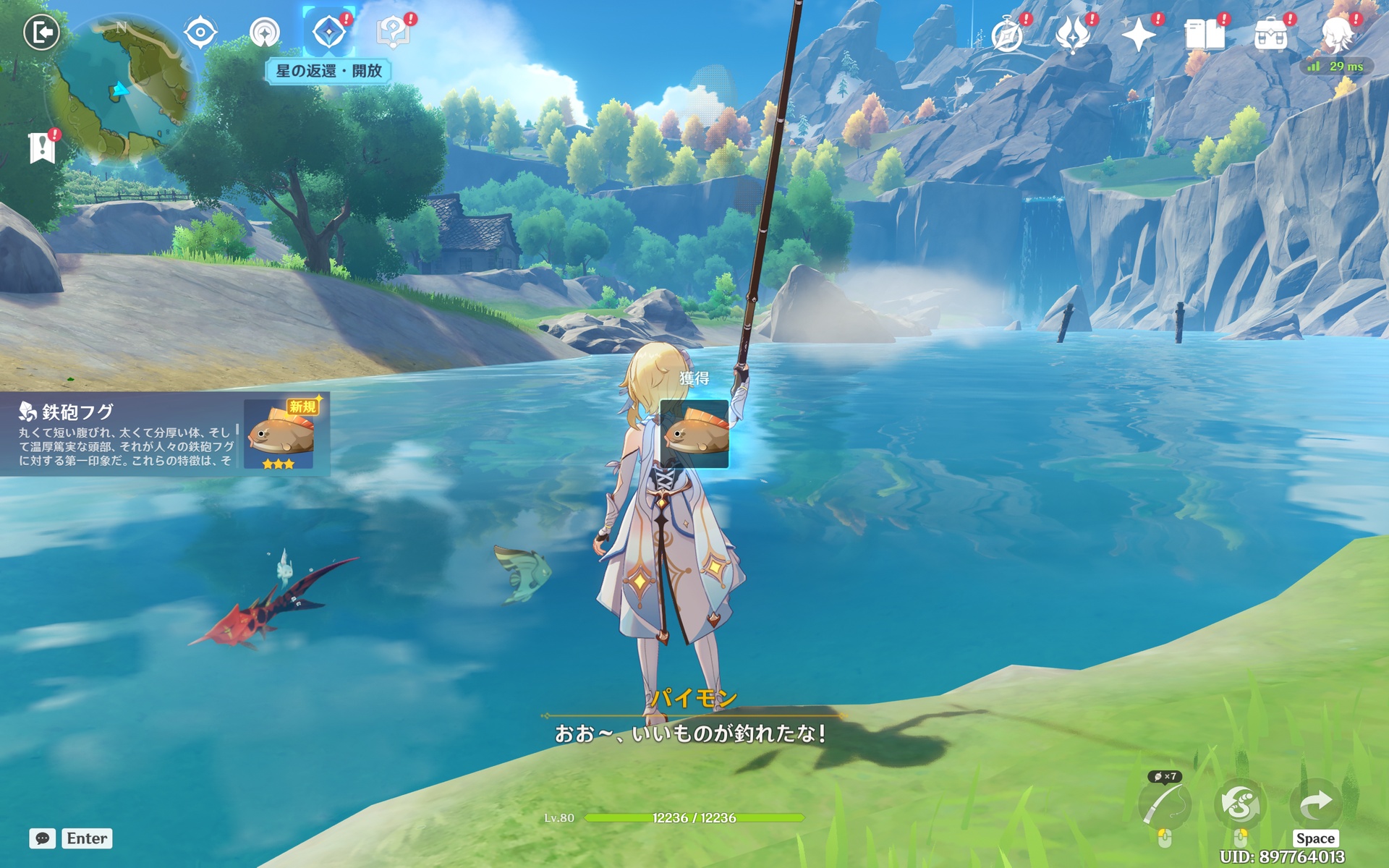
Task: Open the chat speech bubble icon
Action: (x=42, y=838)
